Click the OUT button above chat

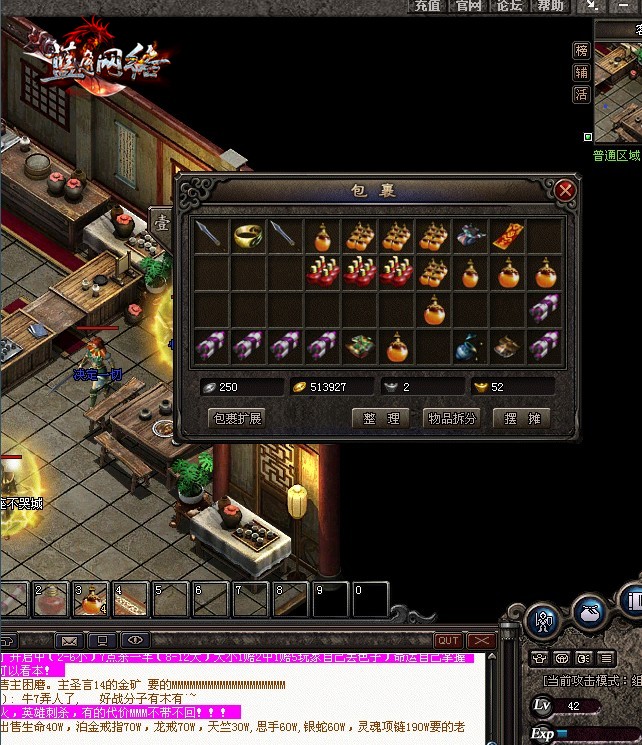(448, 640)
